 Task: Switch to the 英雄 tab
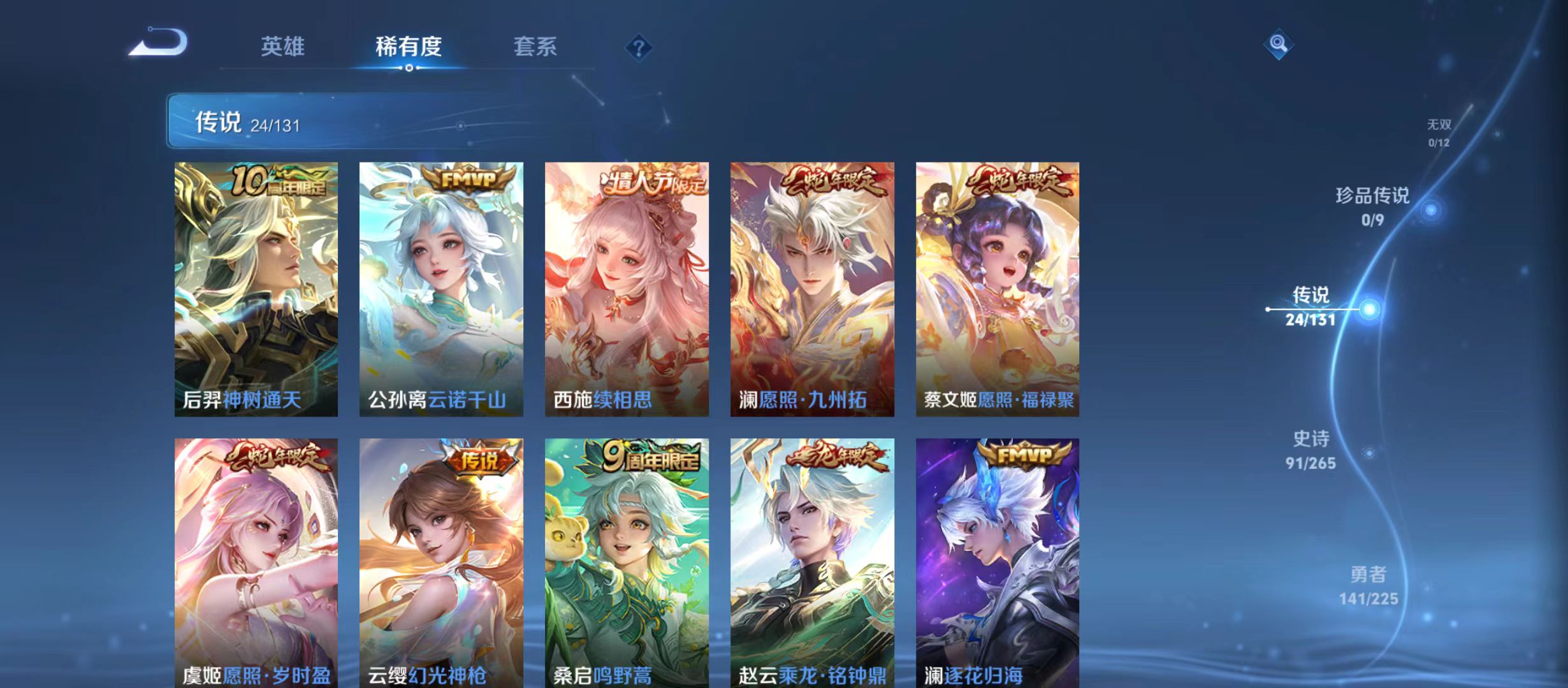point(283,46)
